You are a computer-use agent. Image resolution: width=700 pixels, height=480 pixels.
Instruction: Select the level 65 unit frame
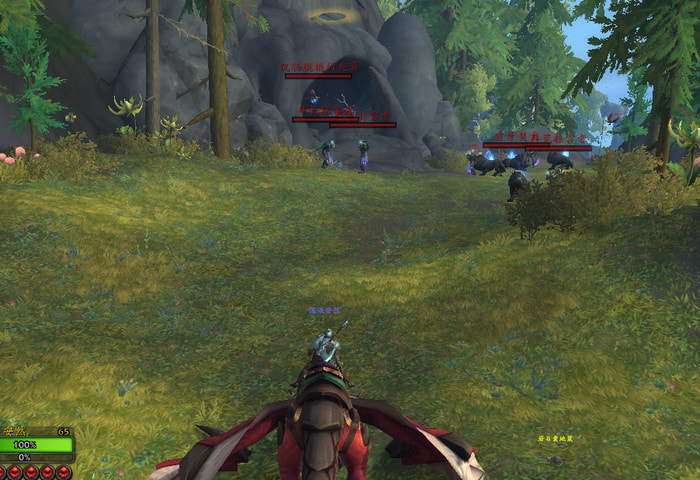[37, 444]
